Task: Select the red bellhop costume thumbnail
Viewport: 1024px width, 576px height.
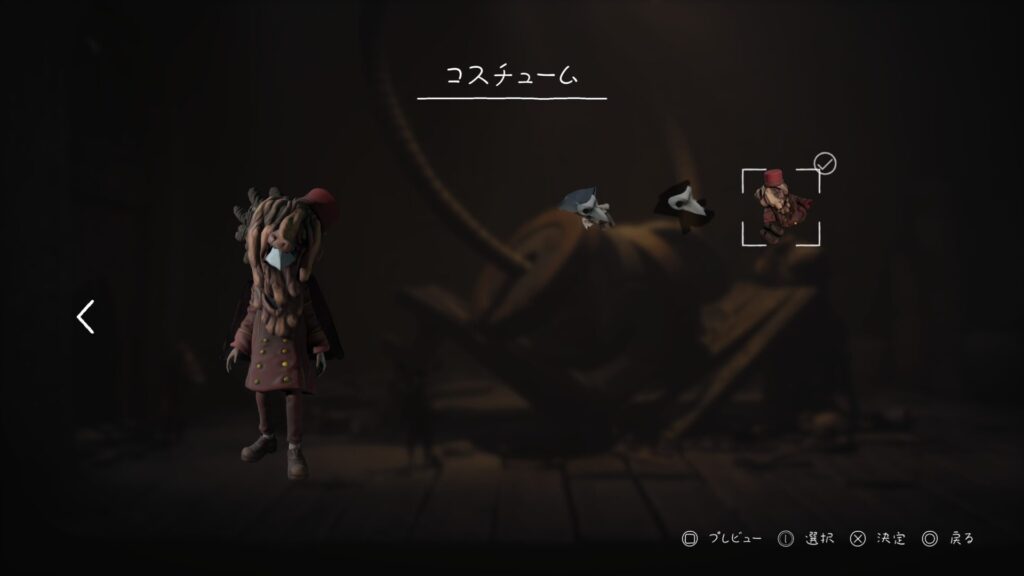Action: click(780, 207)
